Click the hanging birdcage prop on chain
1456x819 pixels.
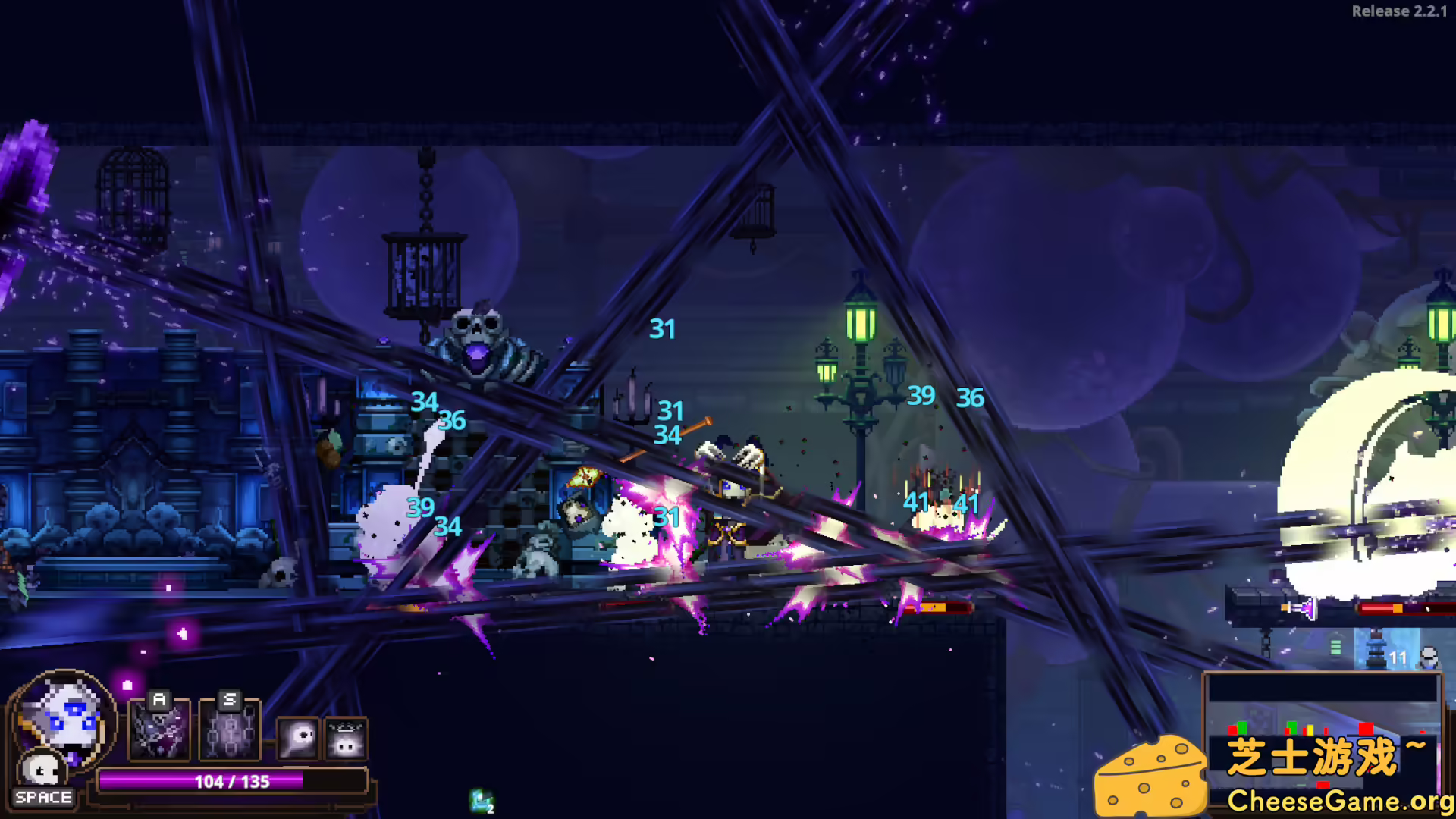[x=425, y=273]
